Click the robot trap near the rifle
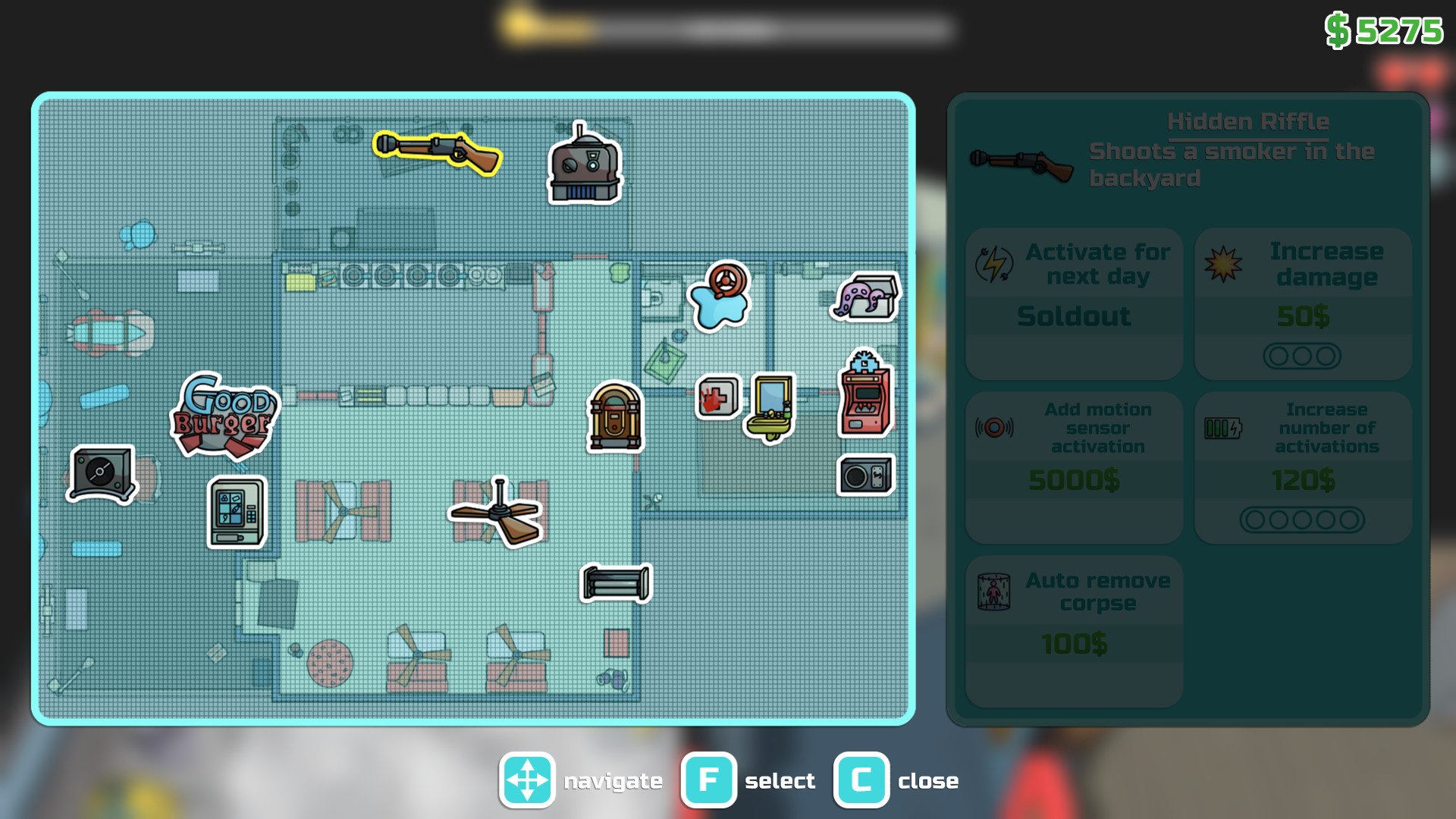The image size is (1456, 819). tap(582, 165)
